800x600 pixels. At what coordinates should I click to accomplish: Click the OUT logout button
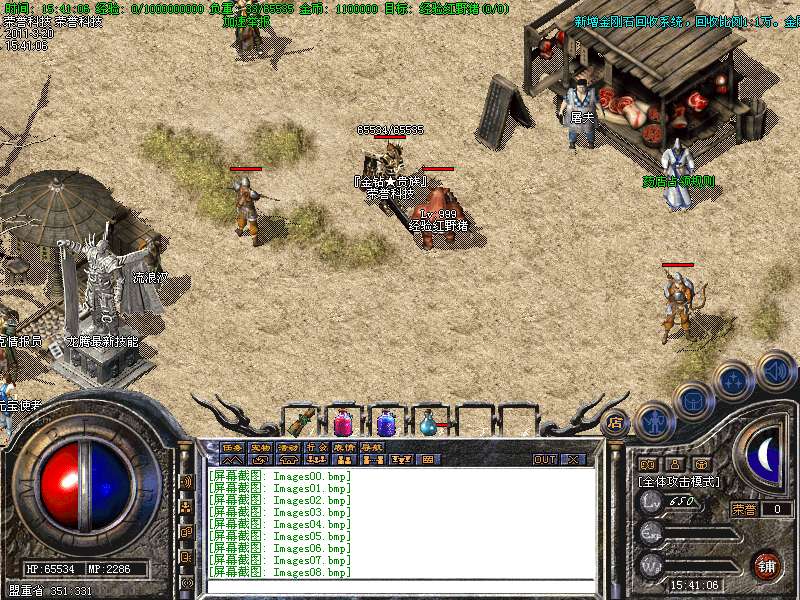[x=545, y=460]
